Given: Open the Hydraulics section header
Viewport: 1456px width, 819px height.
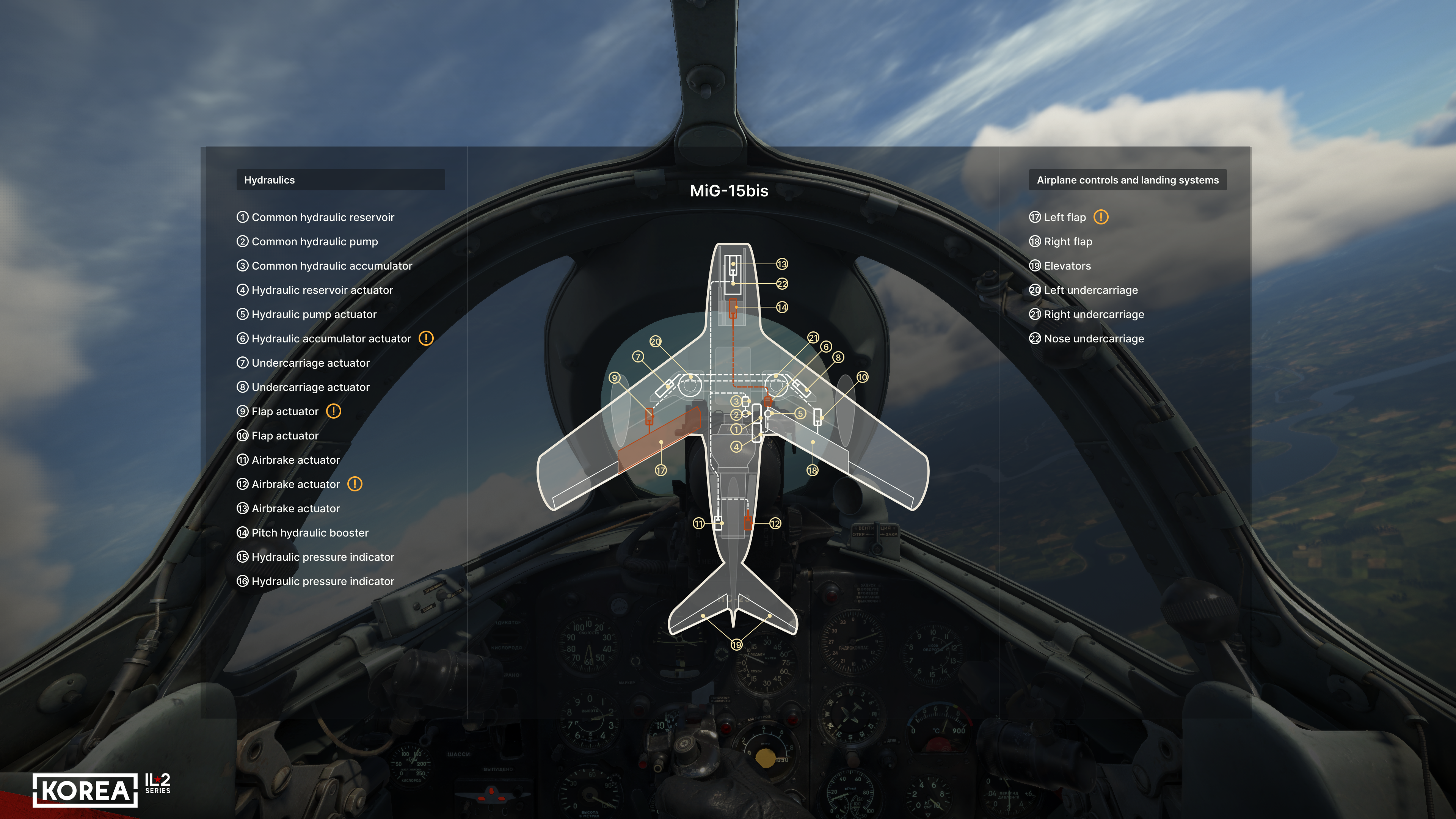Looking at the screenshot, I should pos(340,180).
